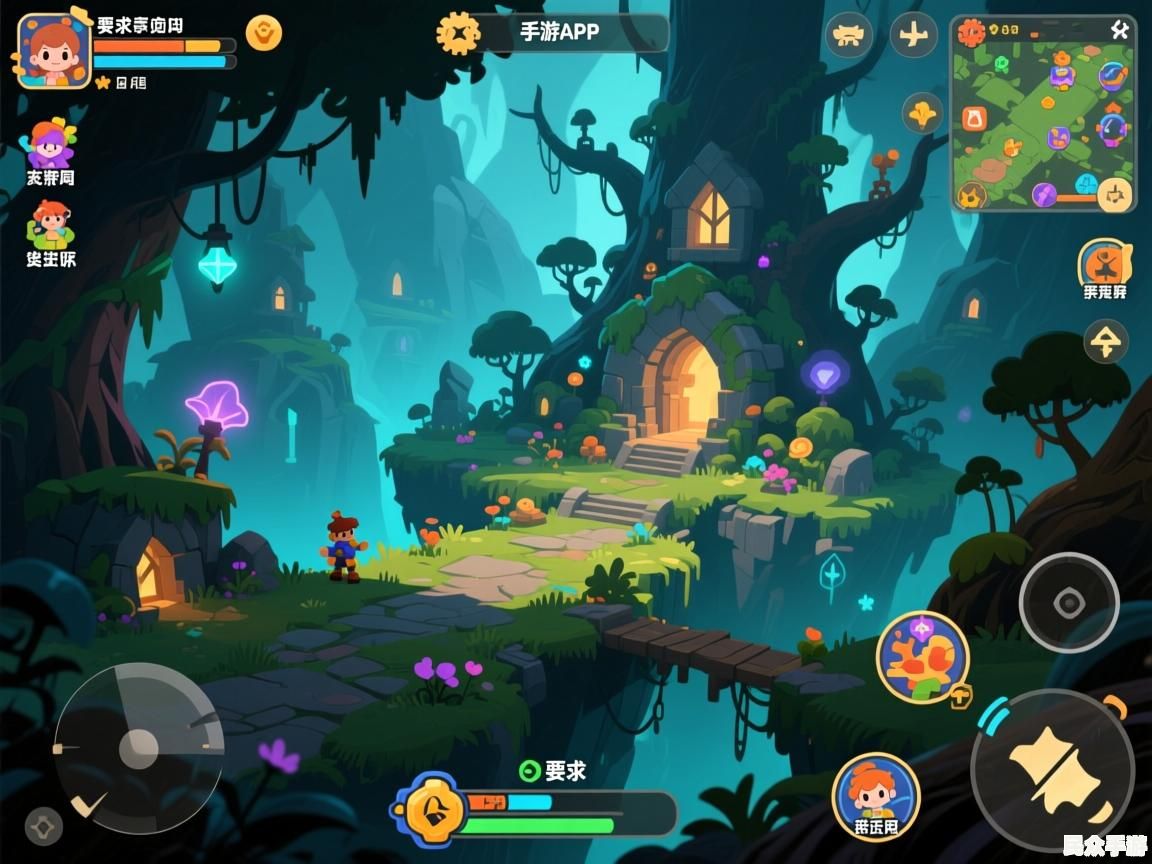
Task: Open the orange figure button below minimap
Action: pos(1105,264)
